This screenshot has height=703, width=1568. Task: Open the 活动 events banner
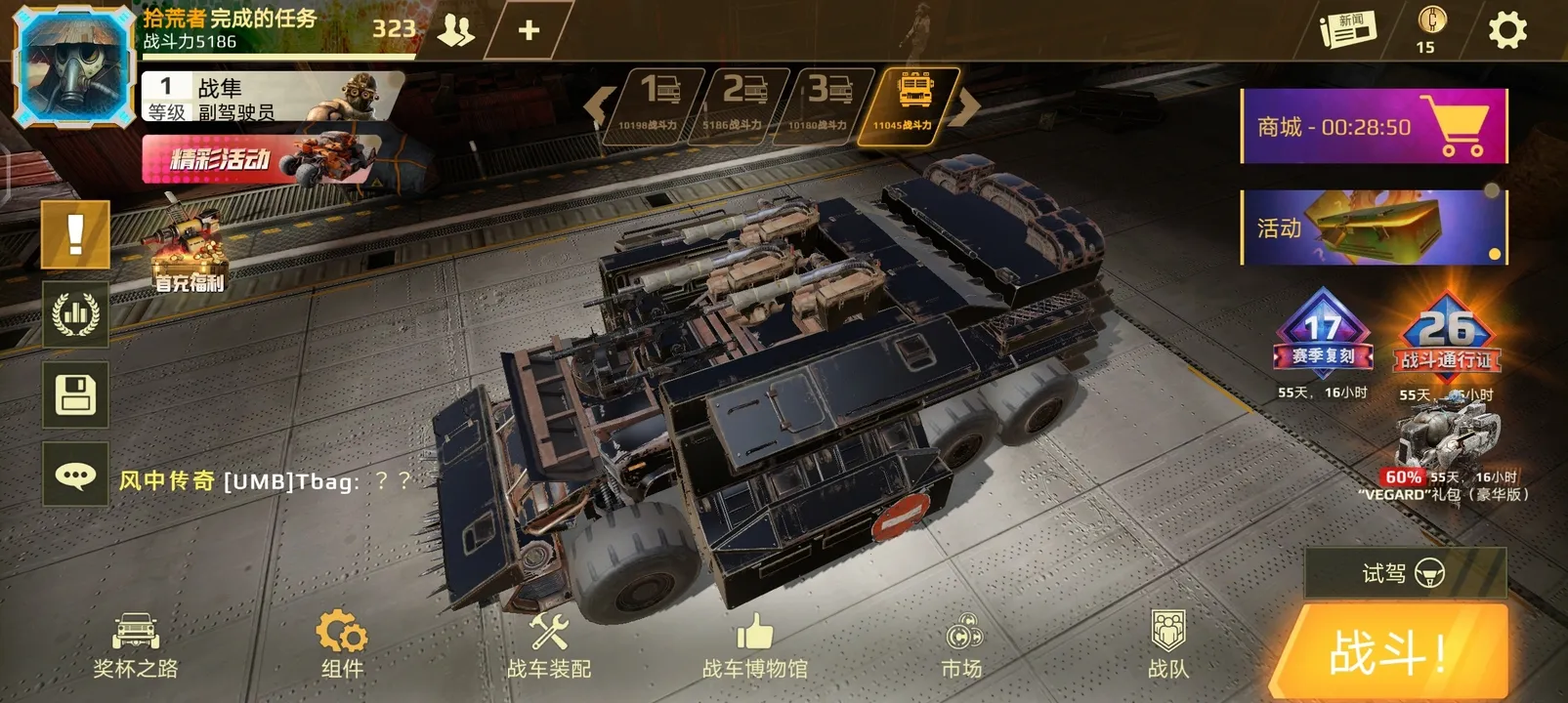coord(1374,227)
